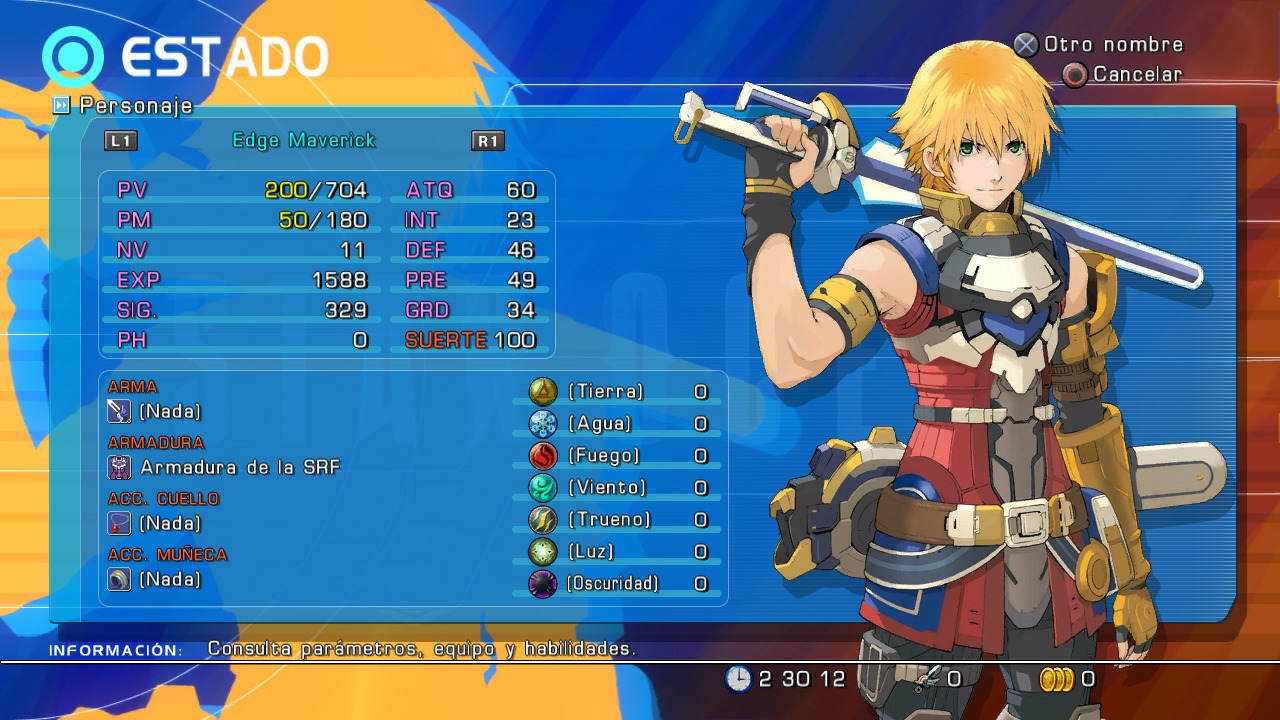
Task: Select the Acc. Muñeca accessory slot icon
Action: (119, 579)
